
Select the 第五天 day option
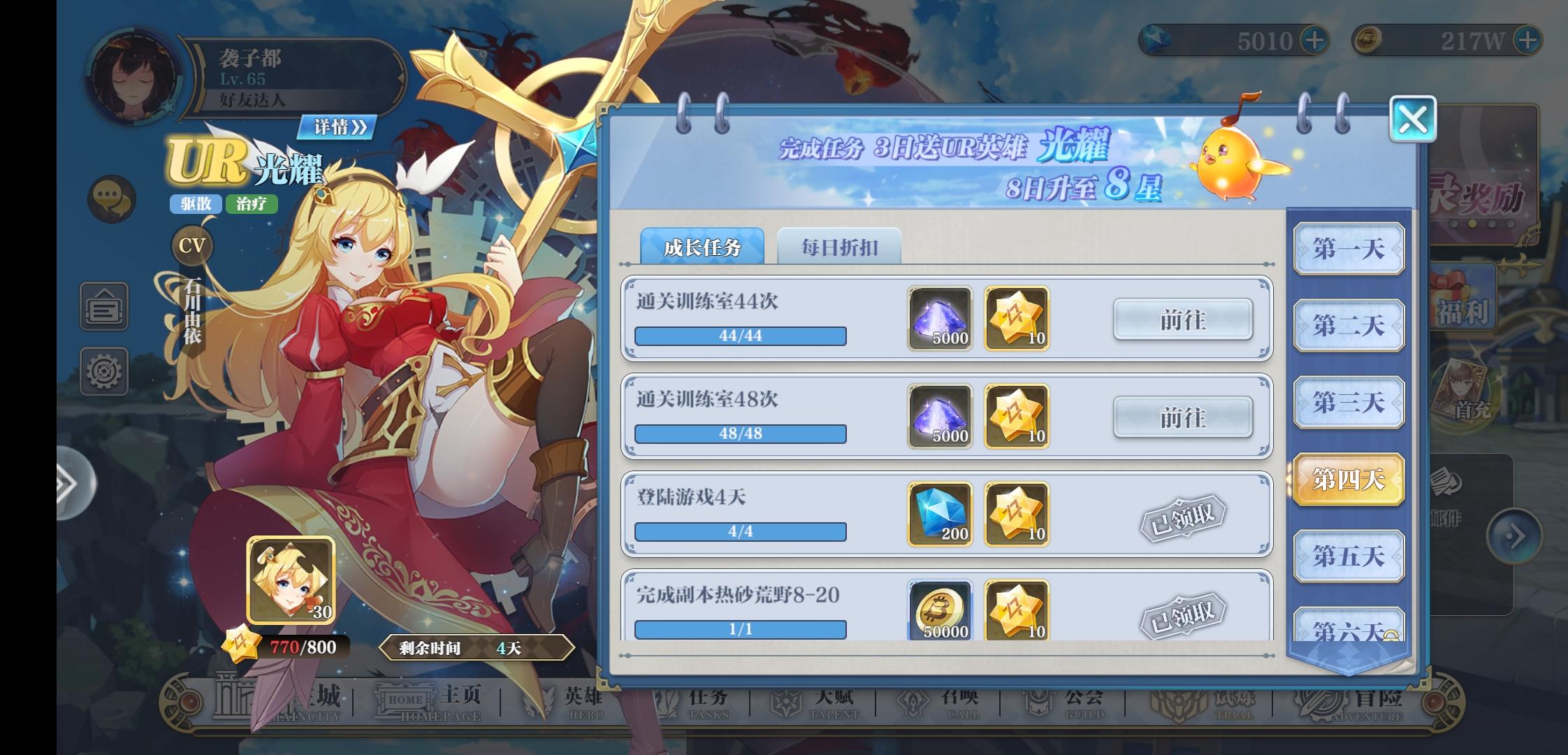point(1349,556)
